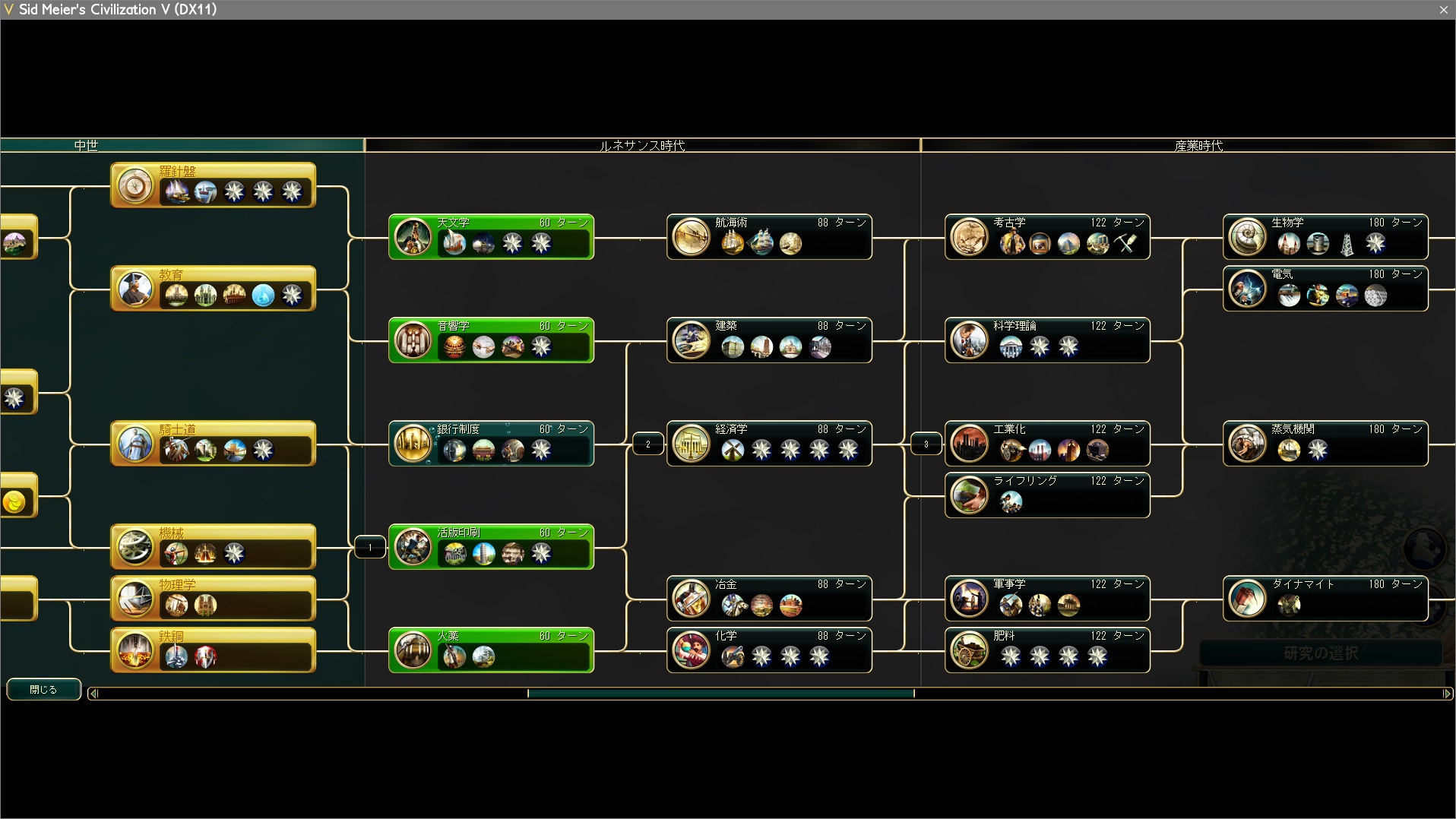Screen dimensions: 1456x819
Task: Choose the 工業化 technology node
Action: [x=1047, y=444]
